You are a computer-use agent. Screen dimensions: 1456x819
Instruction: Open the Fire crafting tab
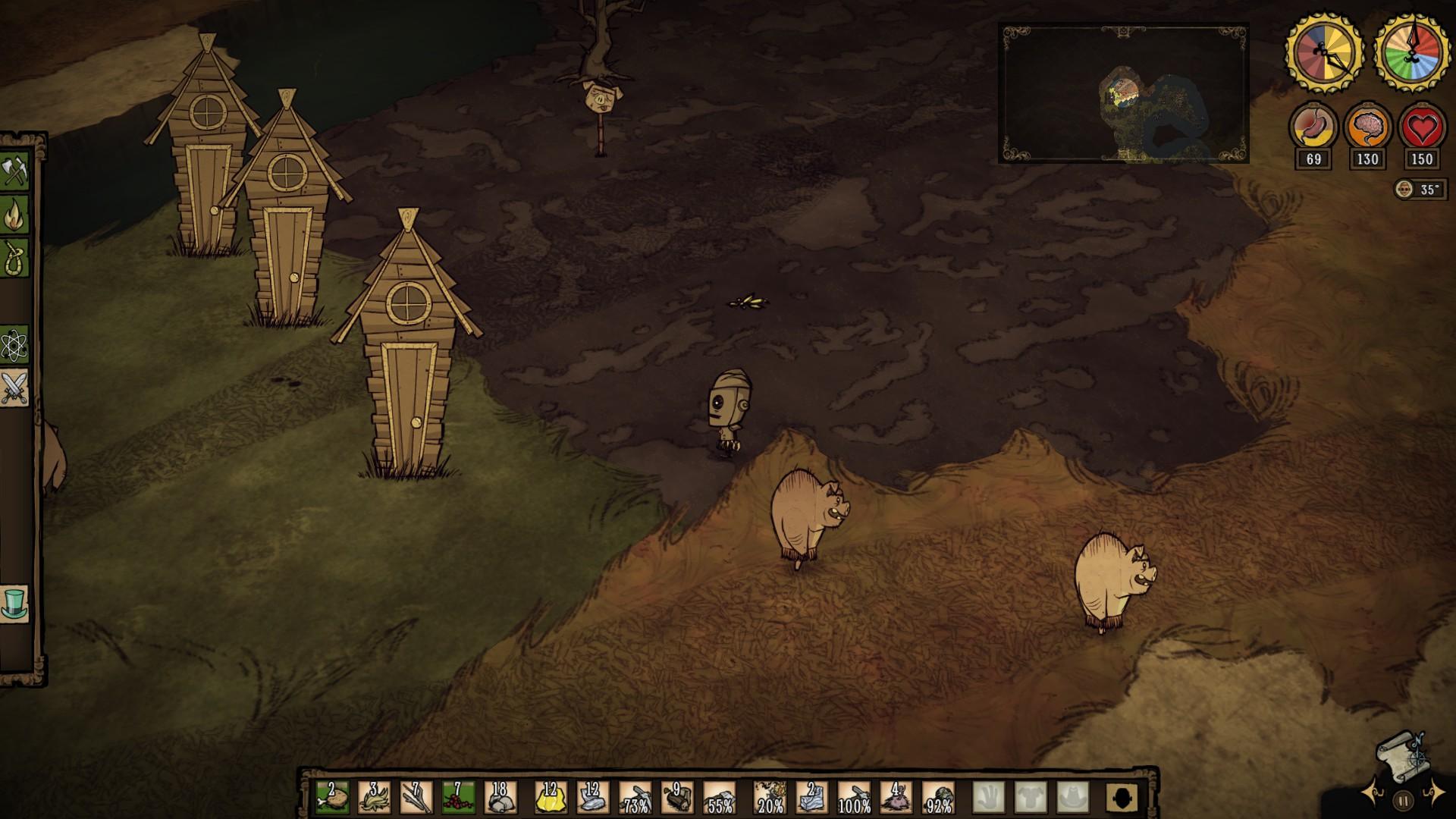pyautogui.click(x=14, y=215)
